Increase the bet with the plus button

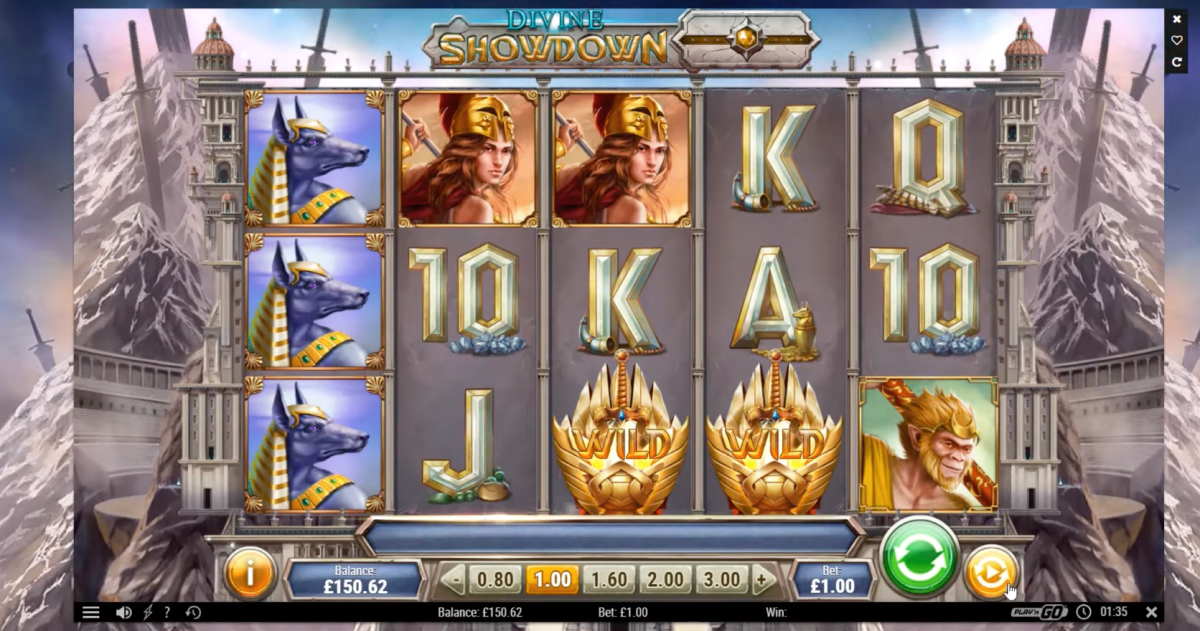tap(762, 579)
